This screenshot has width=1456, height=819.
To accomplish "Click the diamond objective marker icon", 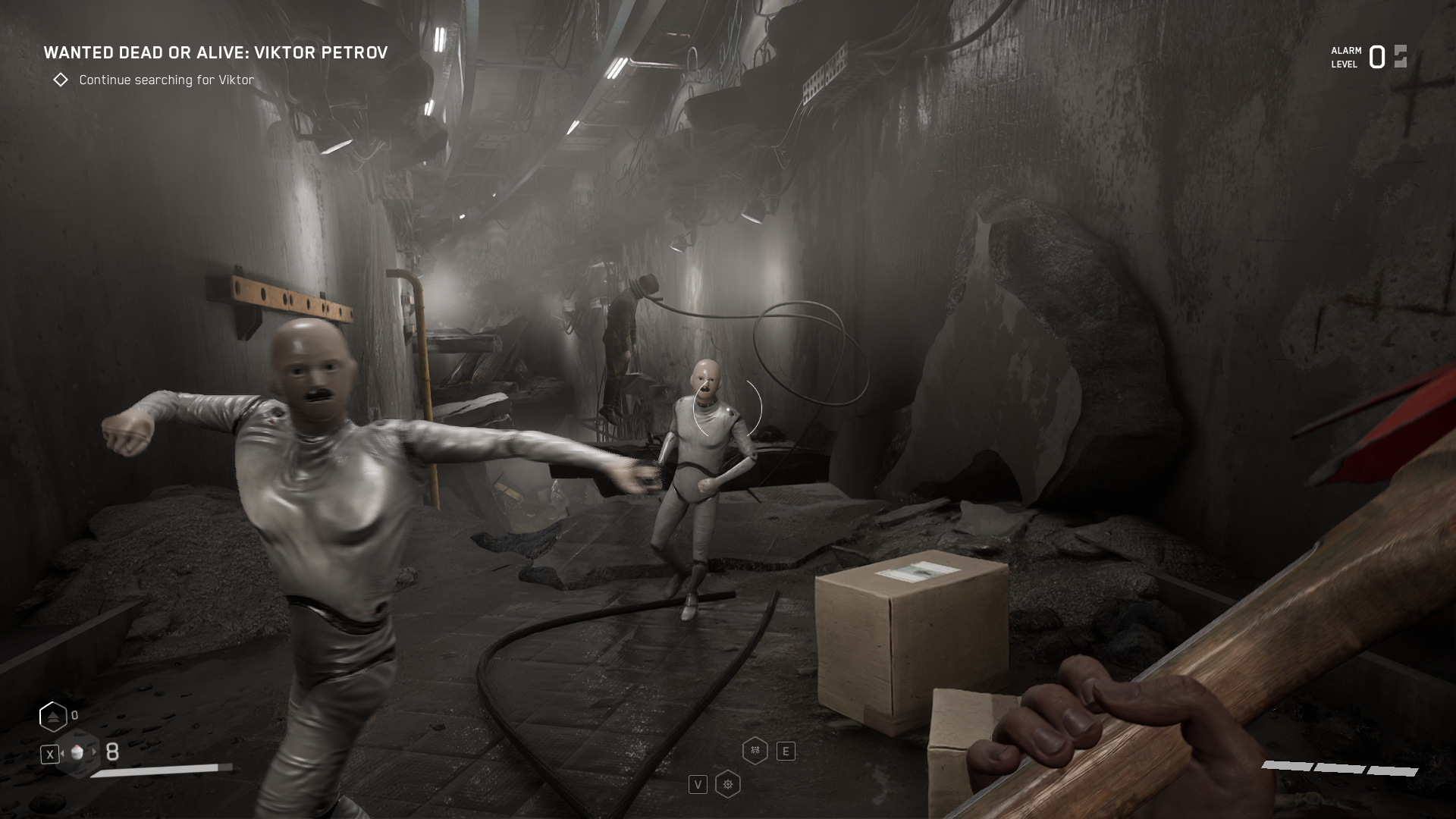I will pyautogui.click(x=62, y=79).
